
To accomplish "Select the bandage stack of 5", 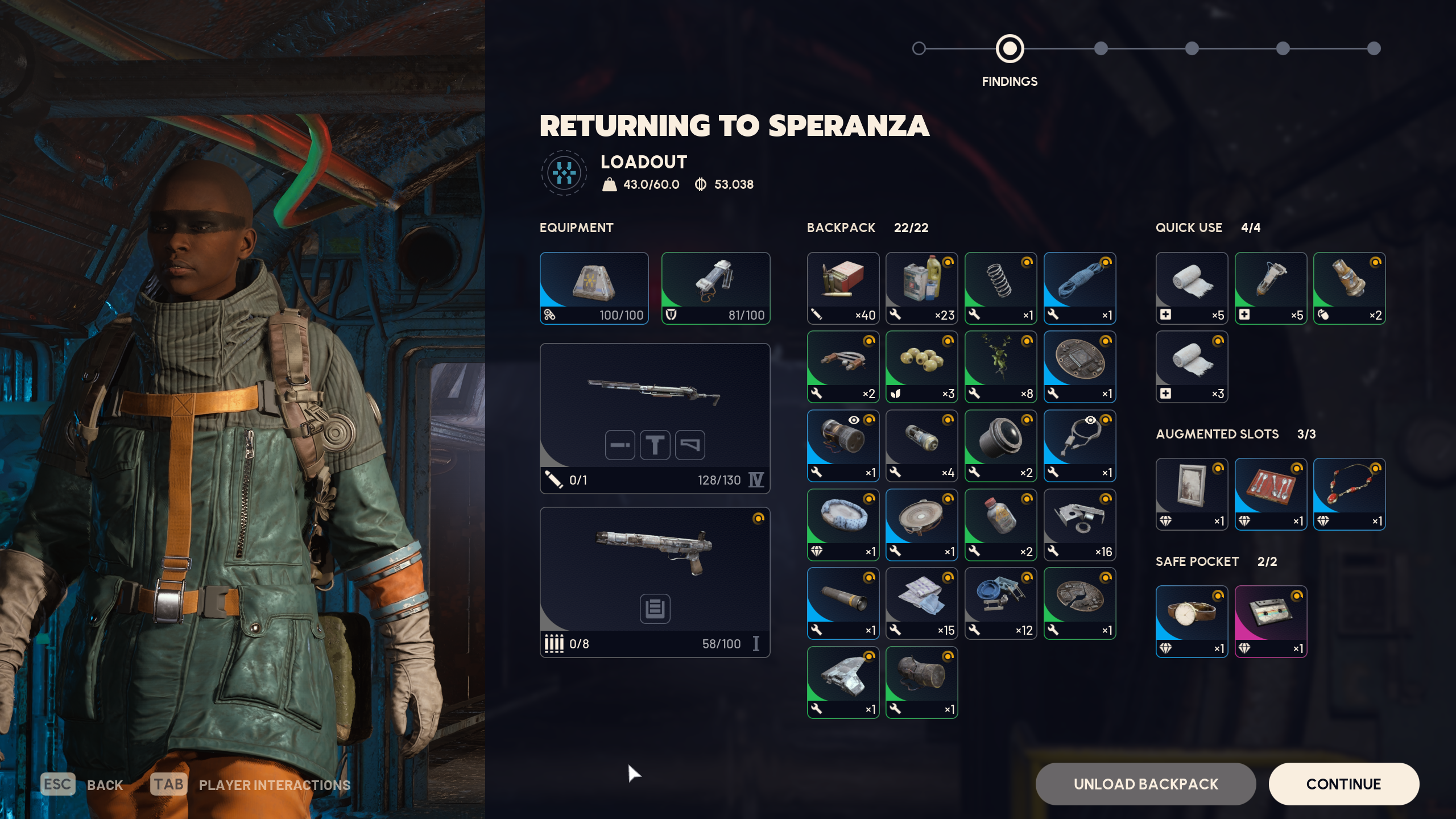I will (x=1192, y=288).
